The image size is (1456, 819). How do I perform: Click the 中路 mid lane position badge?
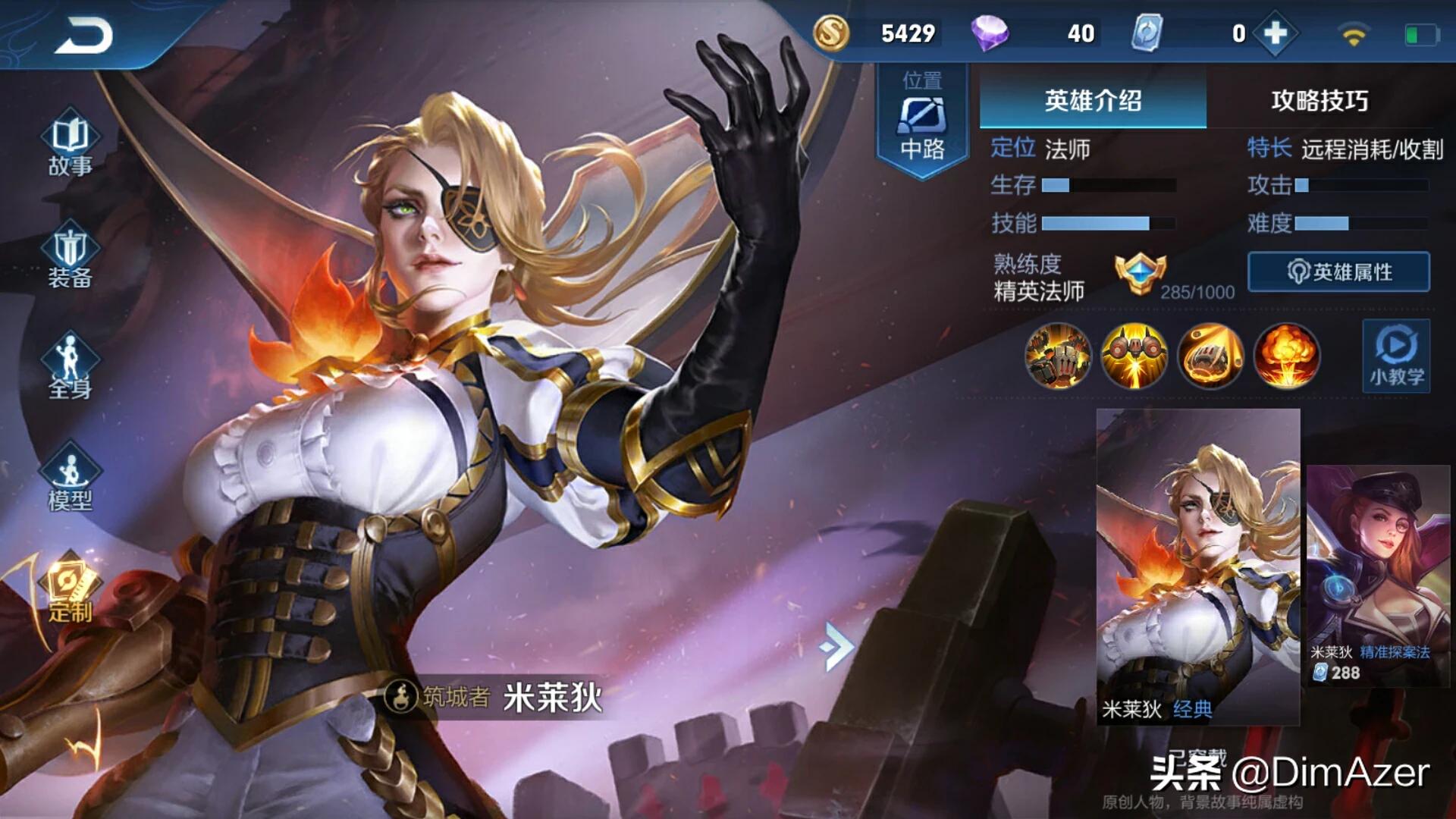pos(922,121)
